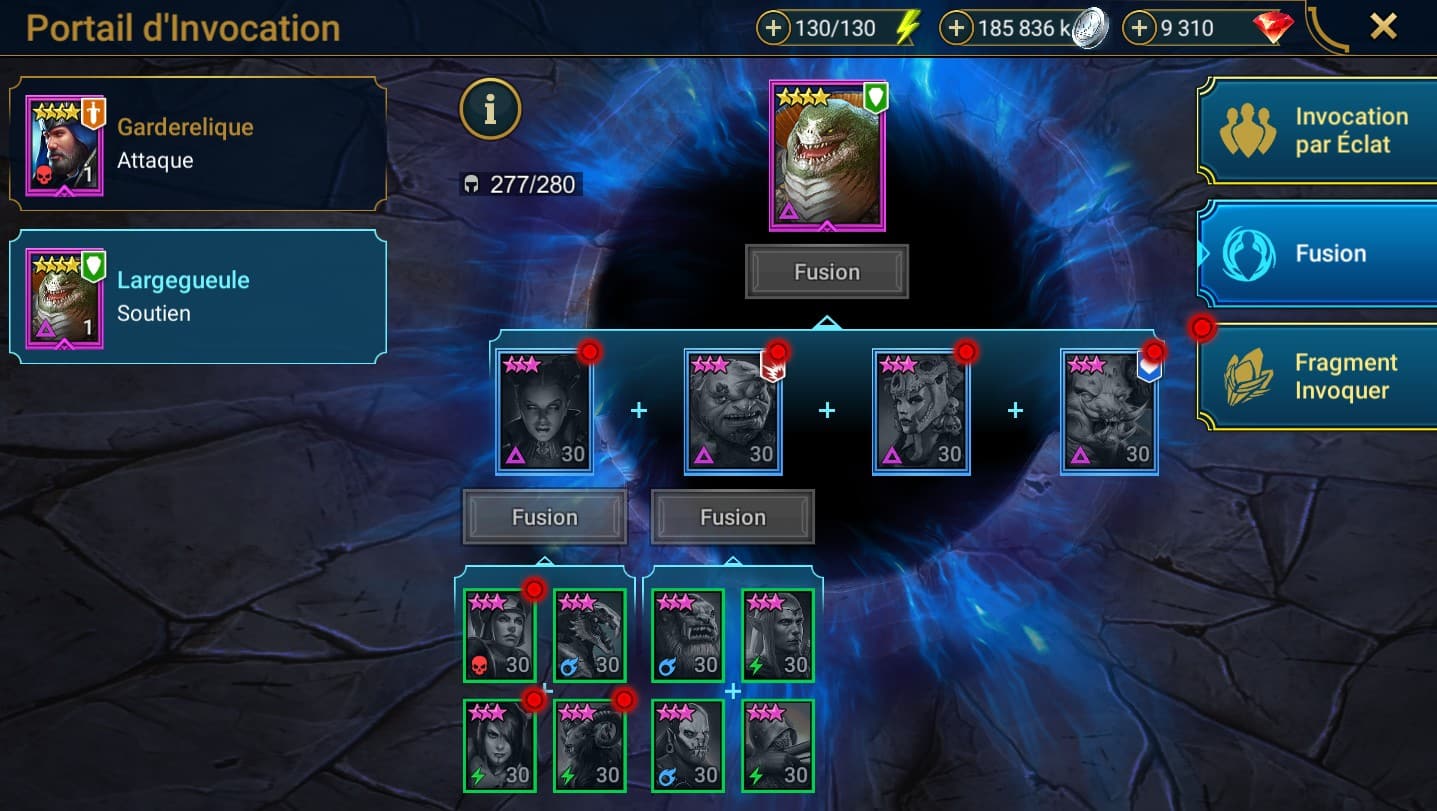Open the info button
Image resolution: width=1437 pixels, height=811 pixels.
pos(490,110)
